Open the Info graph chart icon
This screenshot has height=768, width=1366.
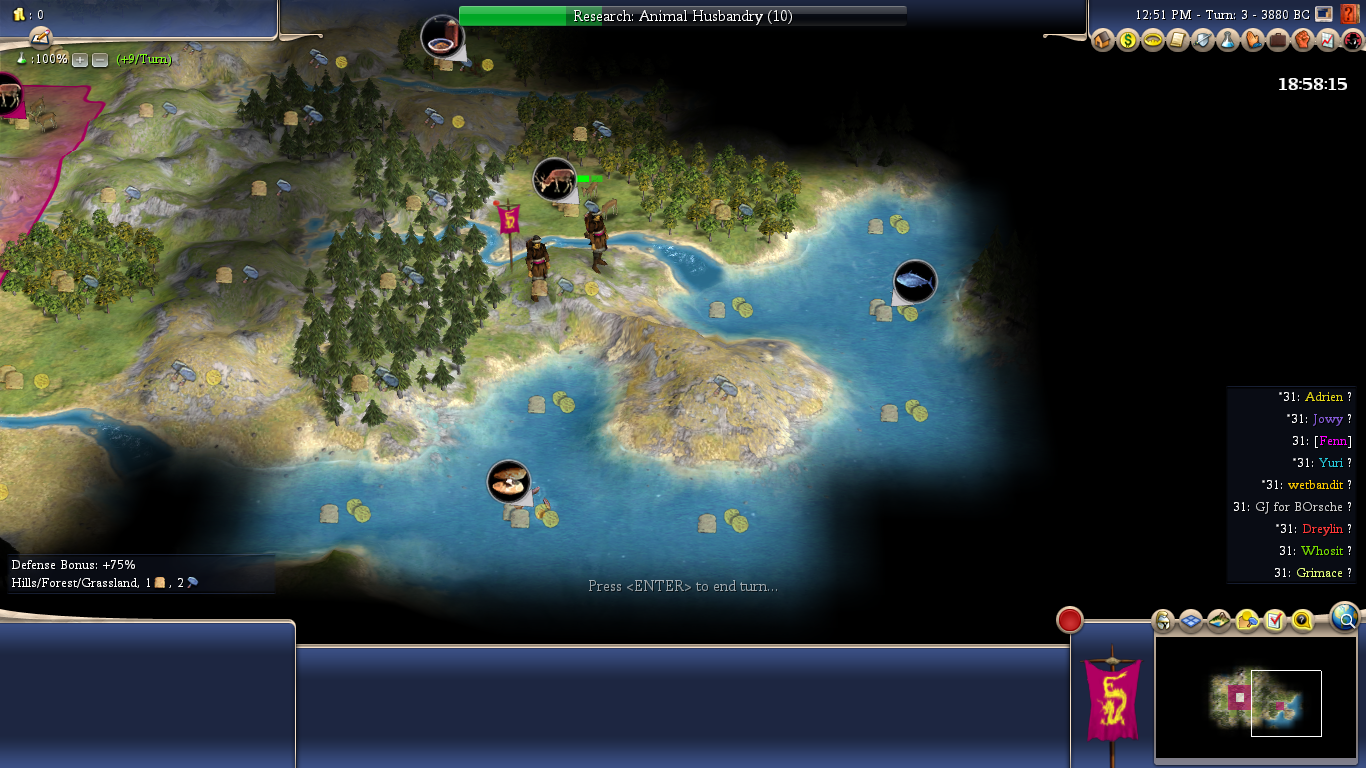1328,41
